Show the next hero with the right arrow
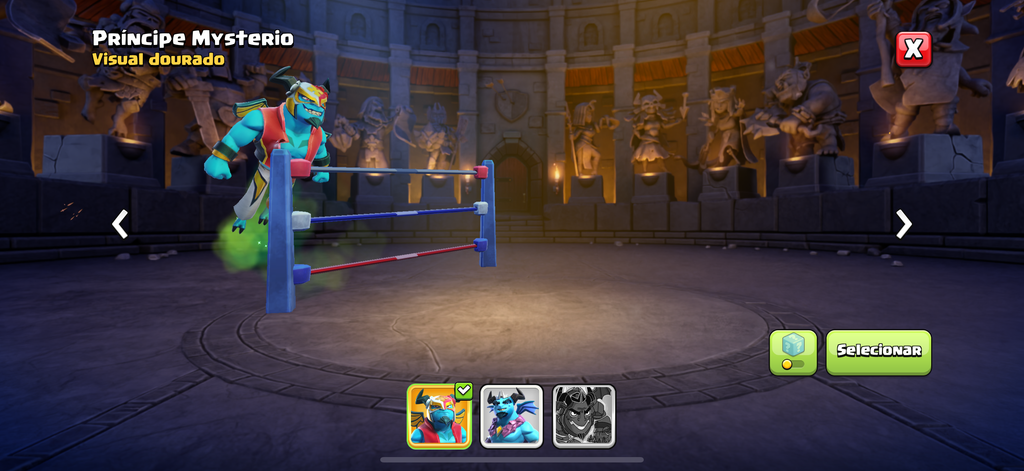Viewport: 1024px width, 471px height. (x=903, y=224)
